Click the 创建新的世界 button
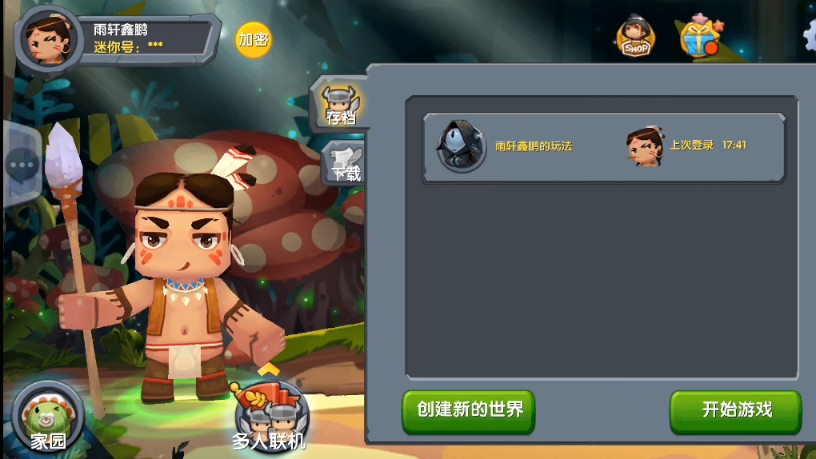This screenshot has width=816, height=459. point(469,411)
